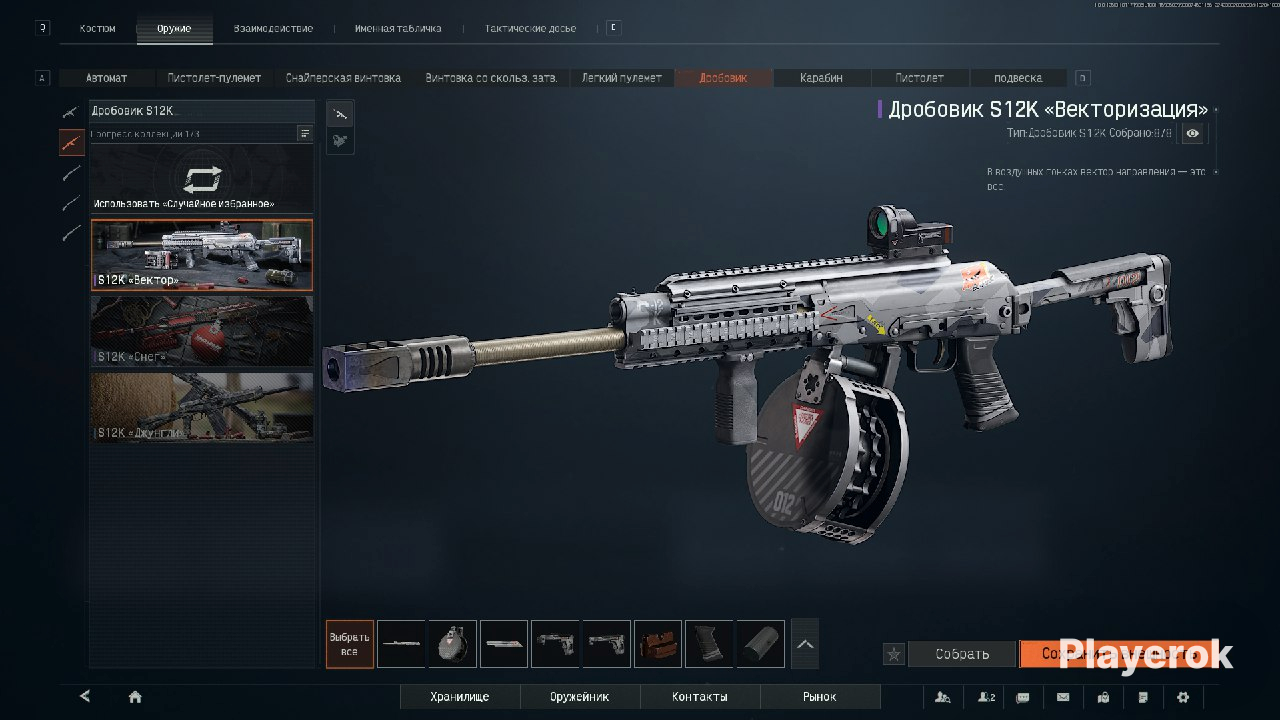Select the Автомат weapon category
Viewport: 1280px width, 720px height.
[107, 78]
